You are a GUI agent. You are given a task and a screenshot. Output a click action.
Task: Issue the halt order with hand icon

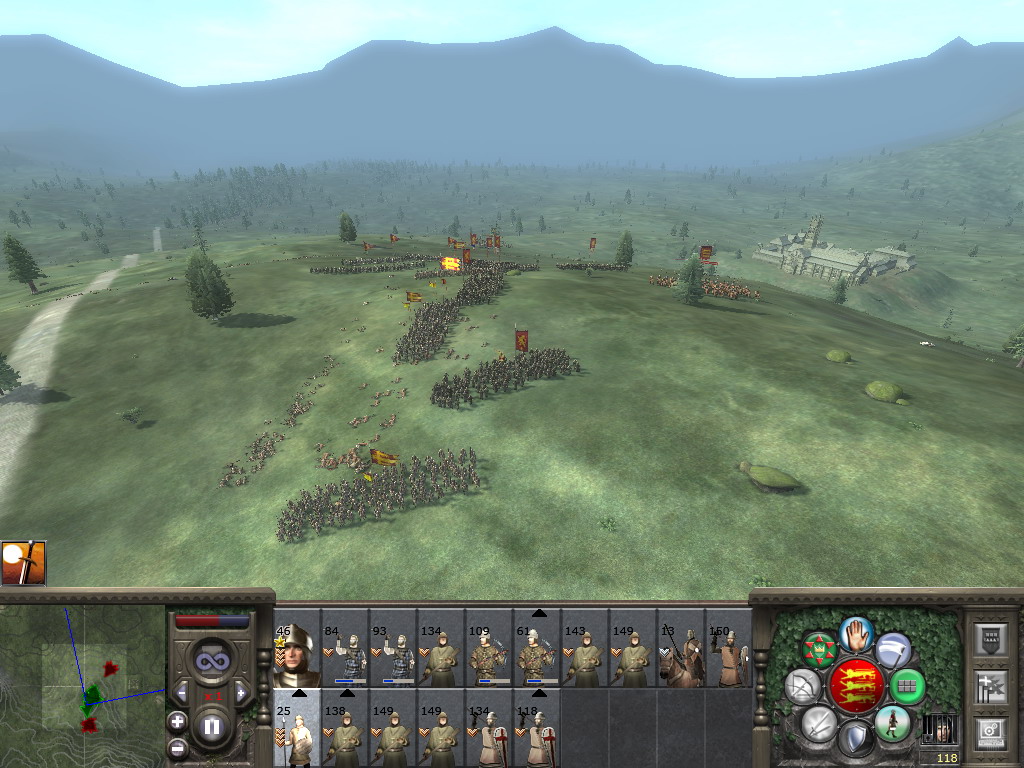tap(856, 632)
